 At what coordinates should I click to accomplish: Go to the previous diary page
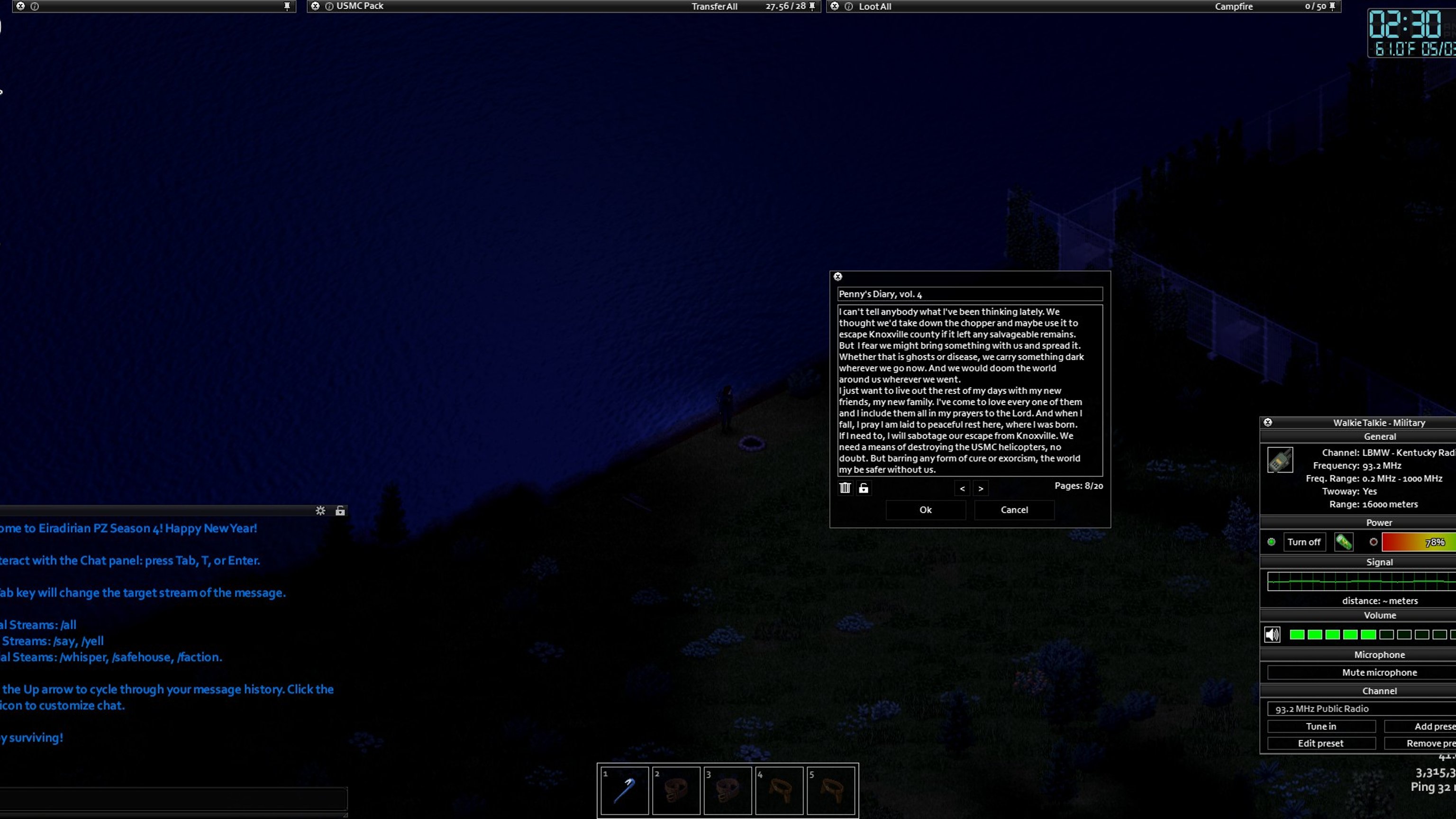962,489
